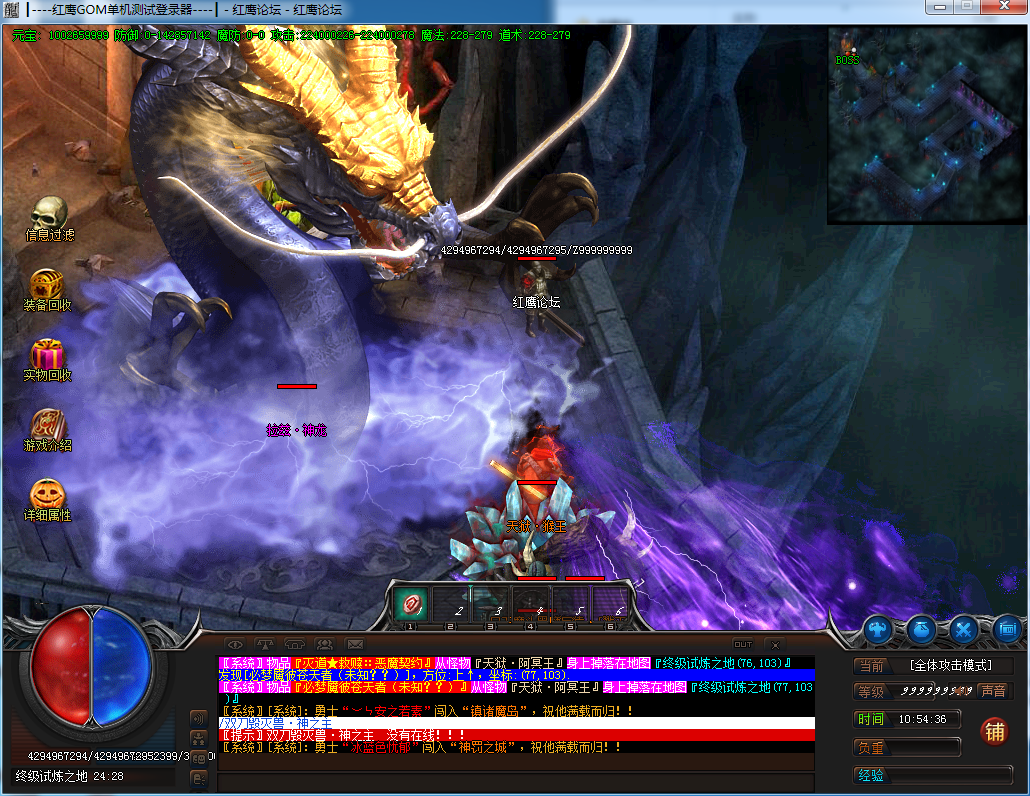
Task: Use the red item in hotbar slot 1
Action: tap(410, 602)
